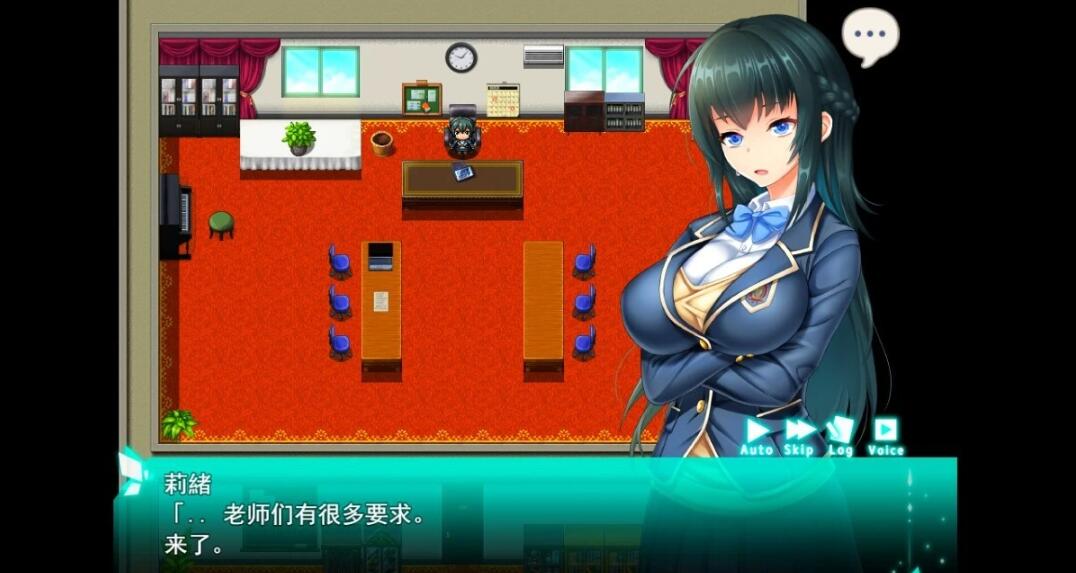Enable Auto dialogue playback
This screenshot has height=573, width=1076.
point(757,434)
